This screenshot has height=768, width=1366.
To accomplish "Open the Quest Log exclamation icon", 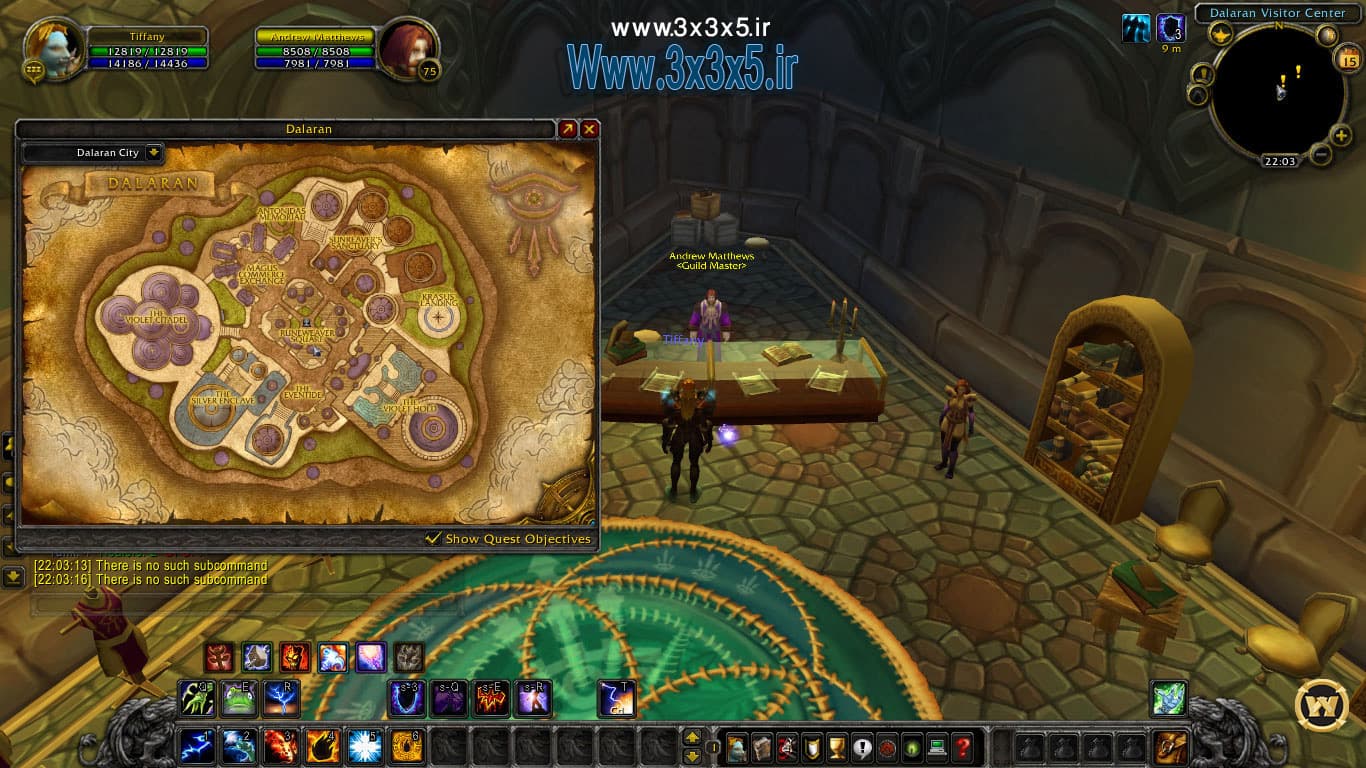I will coord(862,748).
